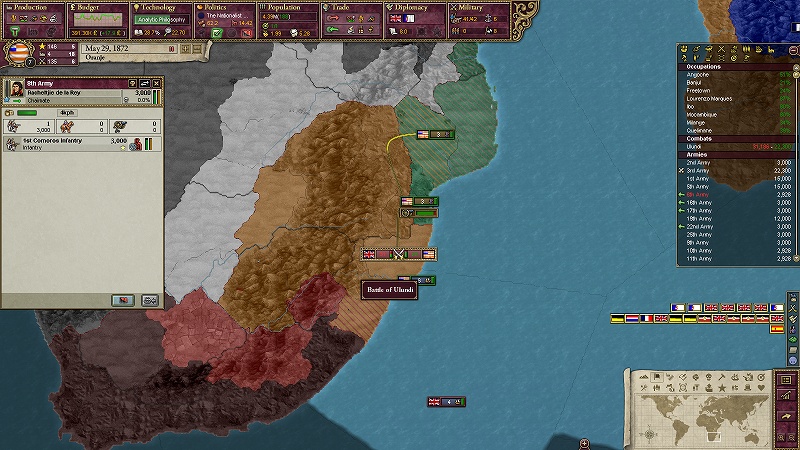
Task: Select leader Rasholtjio de la Rey portrait
Action: [16, 94]
